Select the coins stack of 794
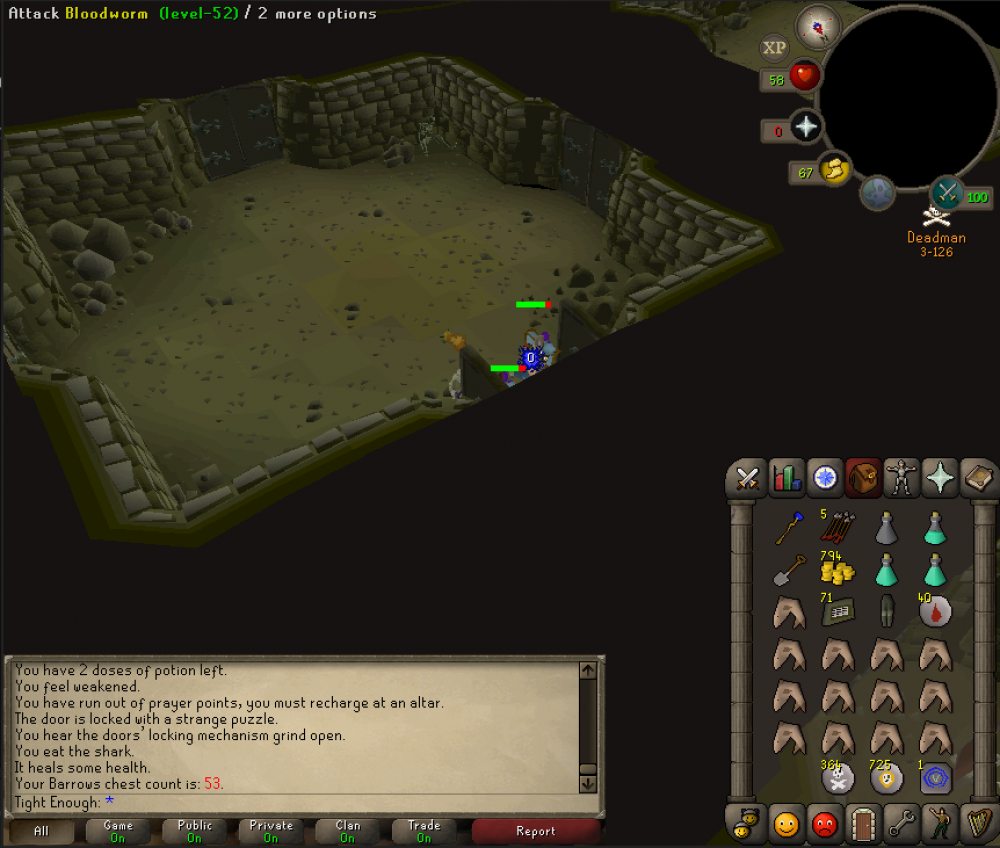 click(x=837, y=570)
